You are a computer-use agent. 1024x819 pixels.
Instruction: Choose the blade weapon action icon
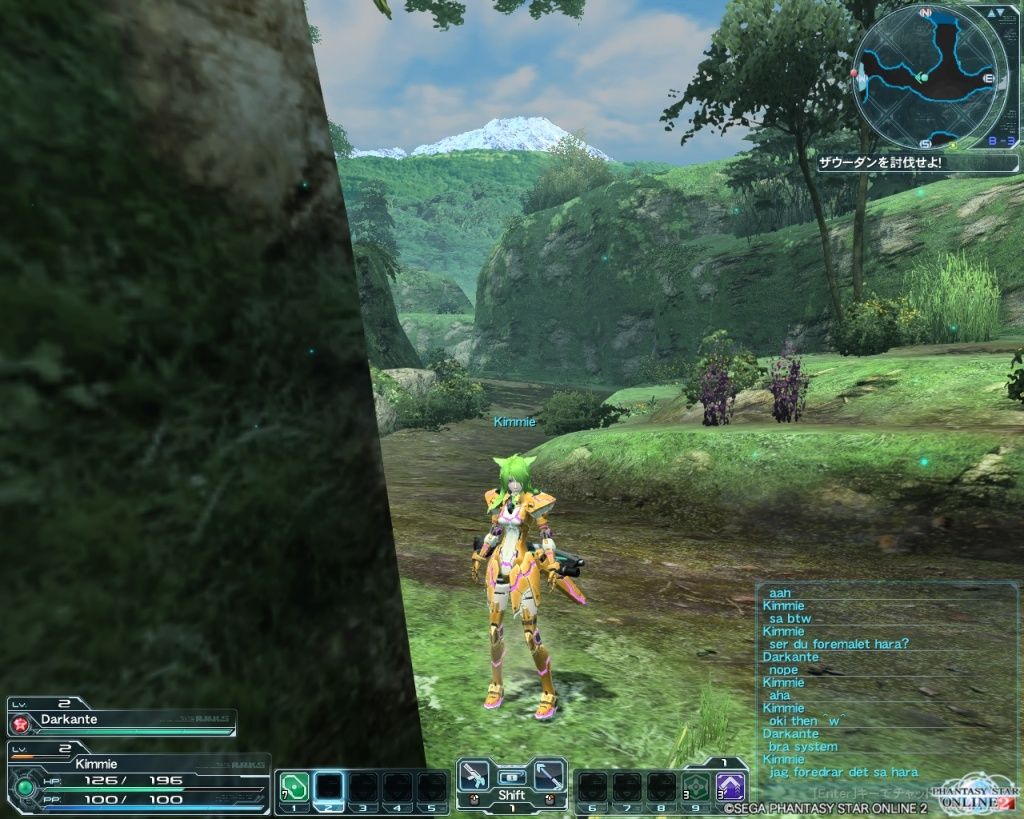548,776
